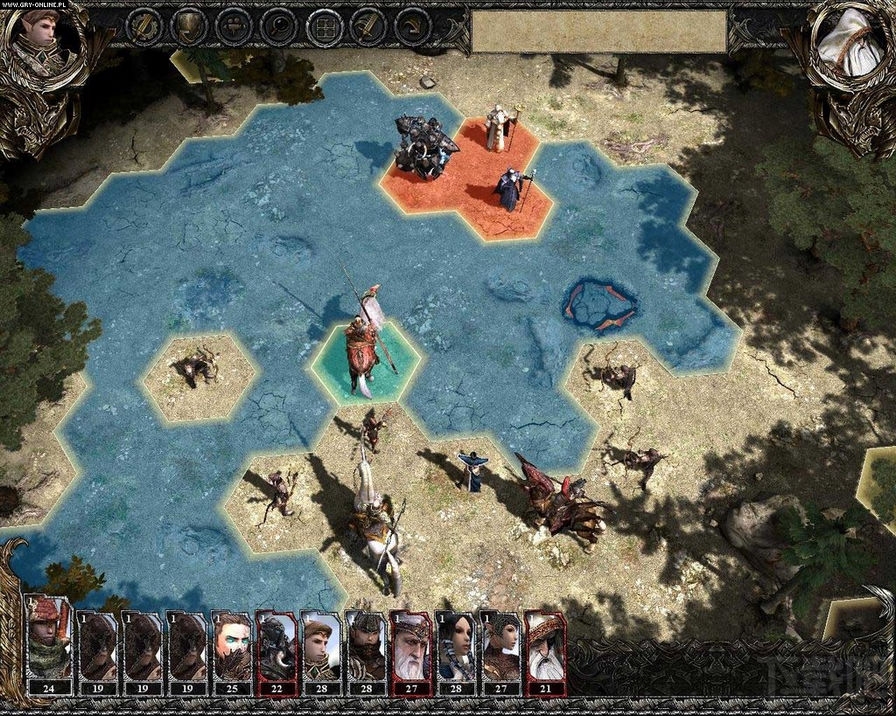Select the red-hooded unit portrait with 24
Screen dimensions: 896x716
48,646
